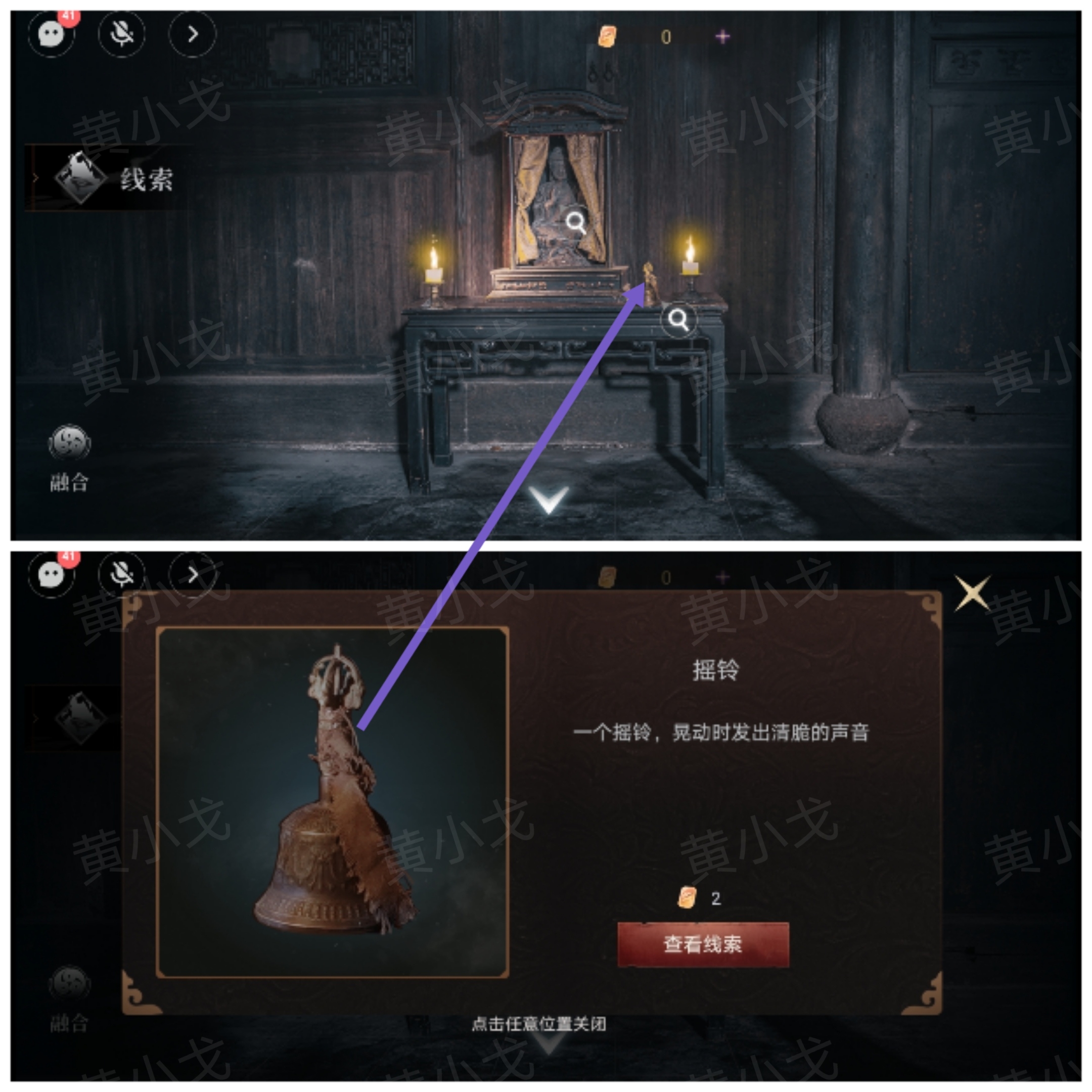Expand the top-left chevron panel
1092x1092 pixels.
pos(192,35)
